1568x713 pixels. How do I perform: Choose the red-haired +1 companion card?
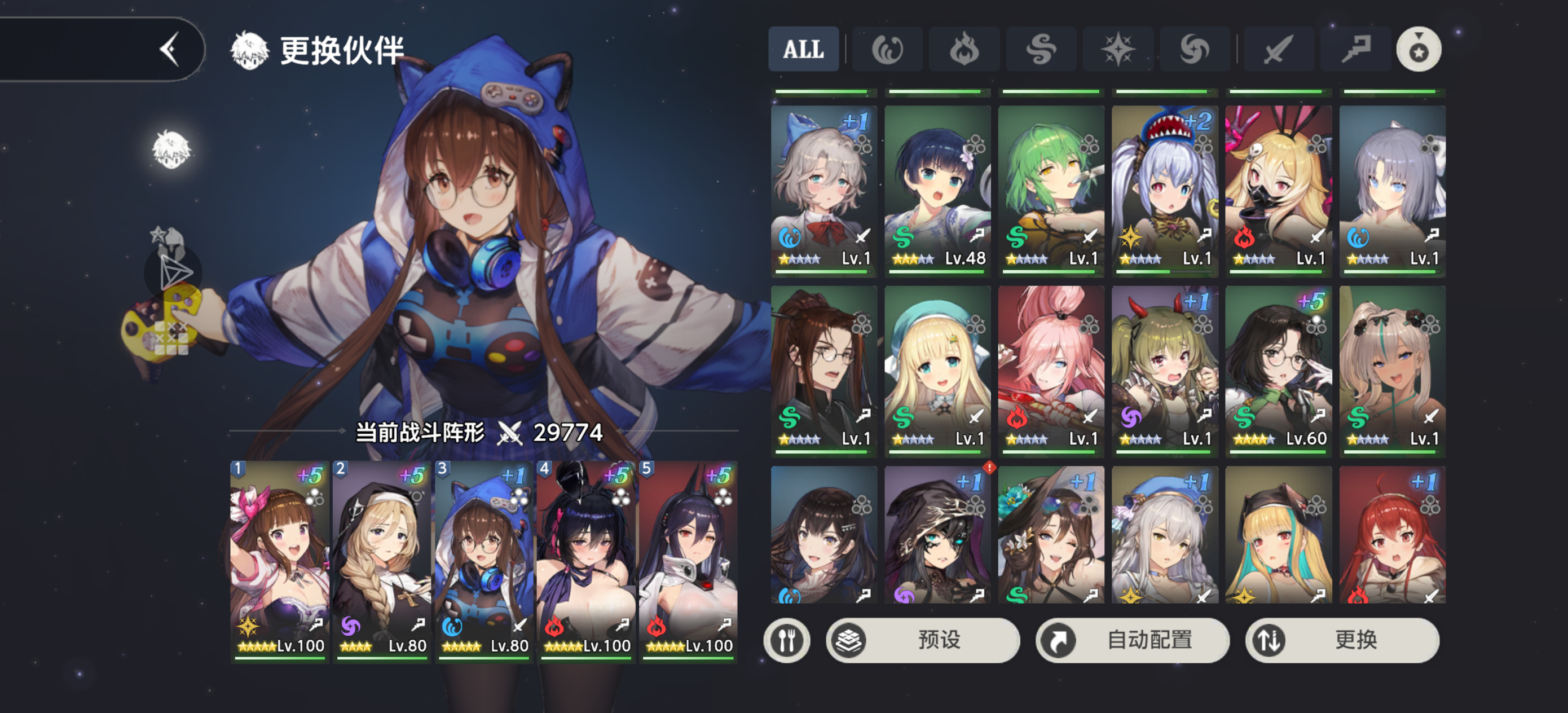point(1392,535)
